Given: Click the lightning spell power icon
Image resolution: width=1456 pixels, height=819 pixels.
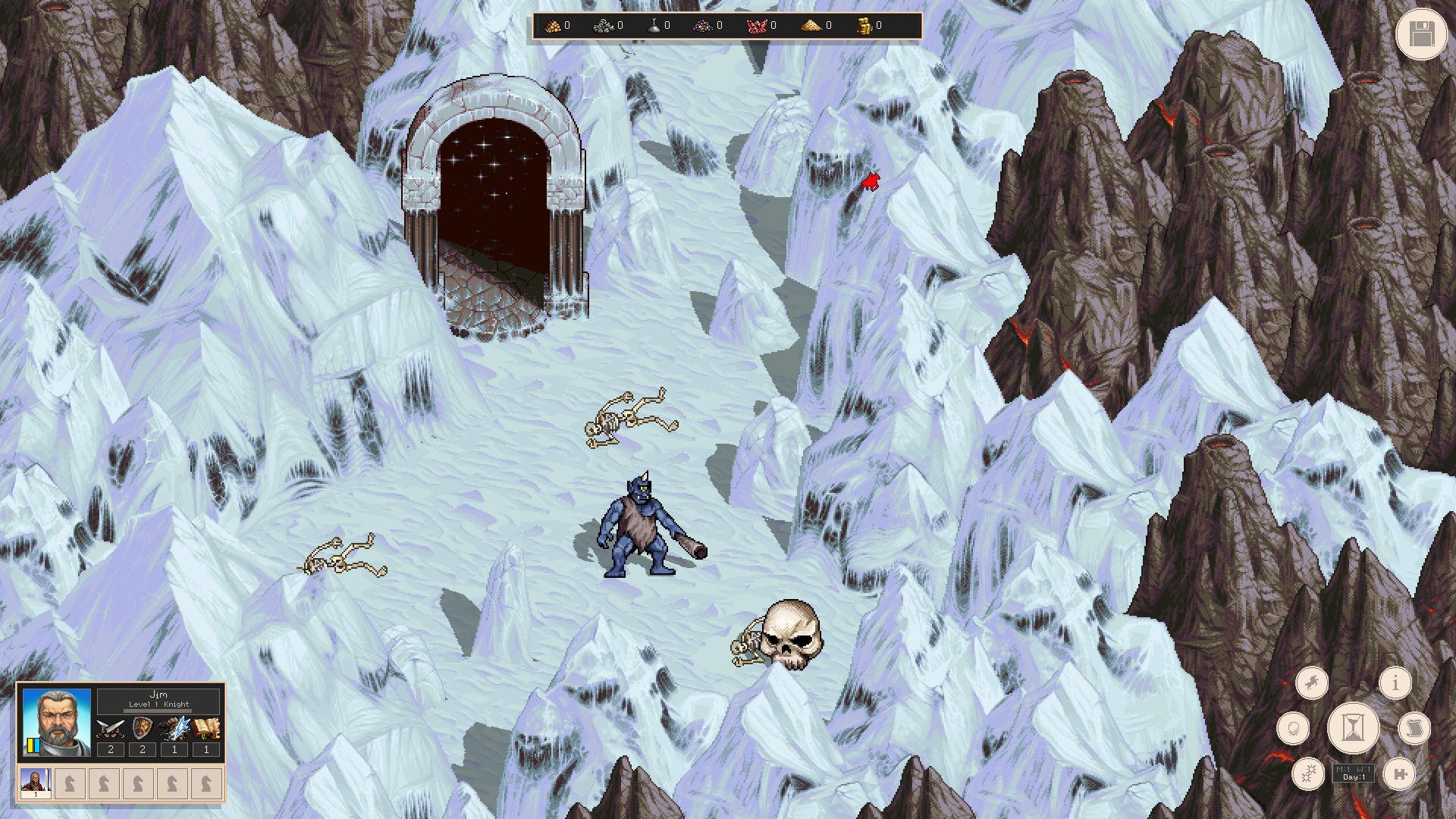Looking at the screenshot, I should pos(176,728).
